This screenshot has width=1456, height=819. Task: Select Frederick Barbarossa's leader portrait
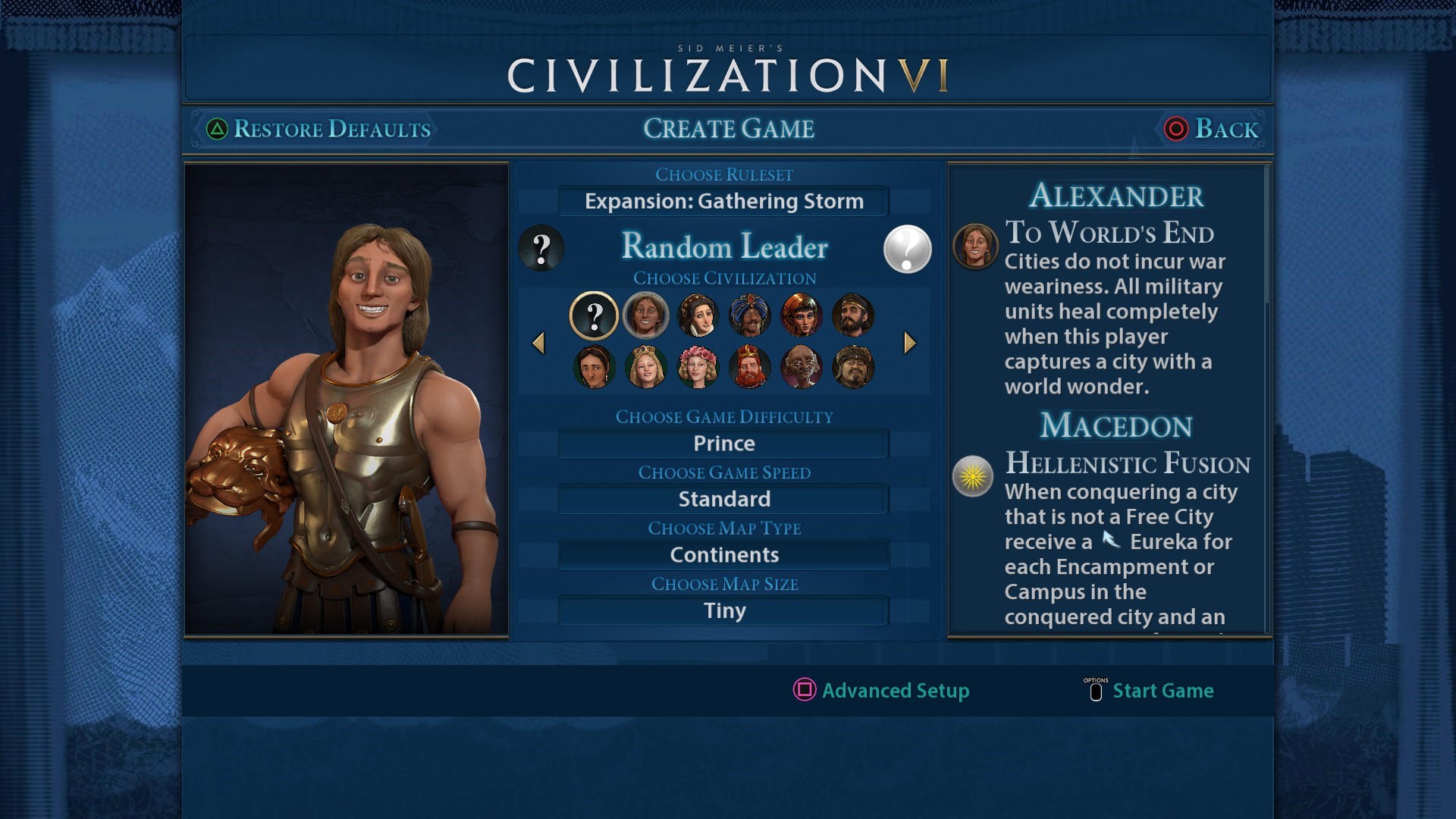click(749, 367)
